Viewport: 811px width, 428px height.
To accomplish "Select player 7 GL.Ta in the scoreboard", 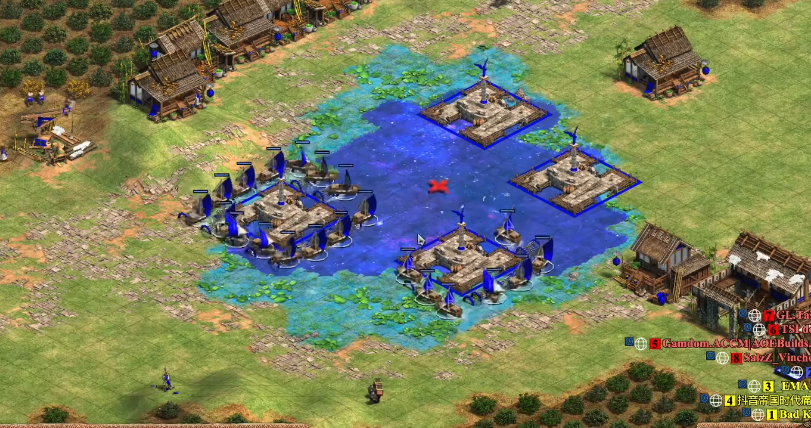I will pos(793,316).
